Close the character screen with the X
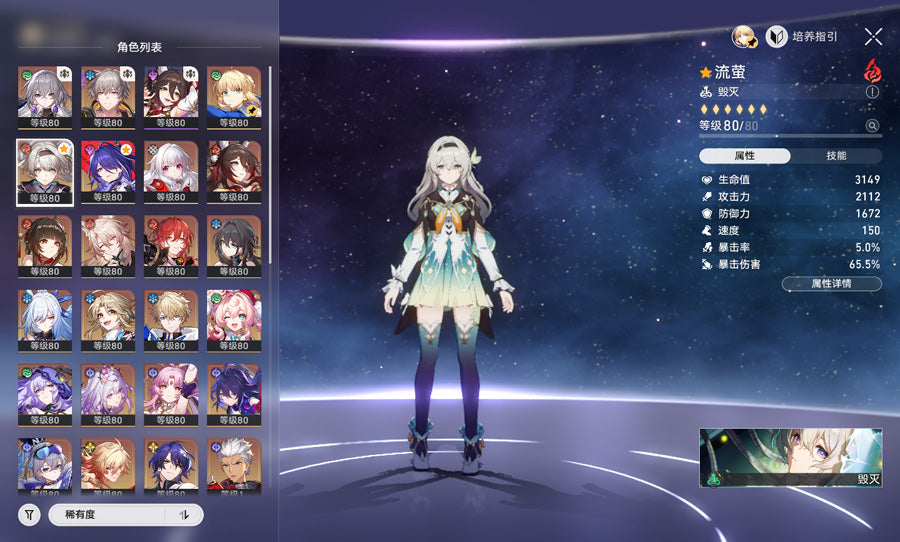 (873, 37)
